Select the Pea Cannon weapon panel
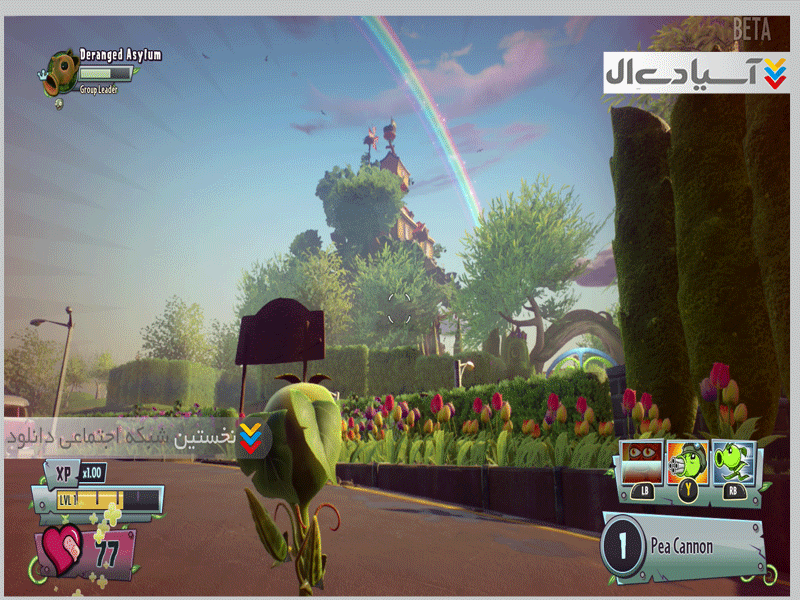Screen dimensions: 800x600 (680, 546)
